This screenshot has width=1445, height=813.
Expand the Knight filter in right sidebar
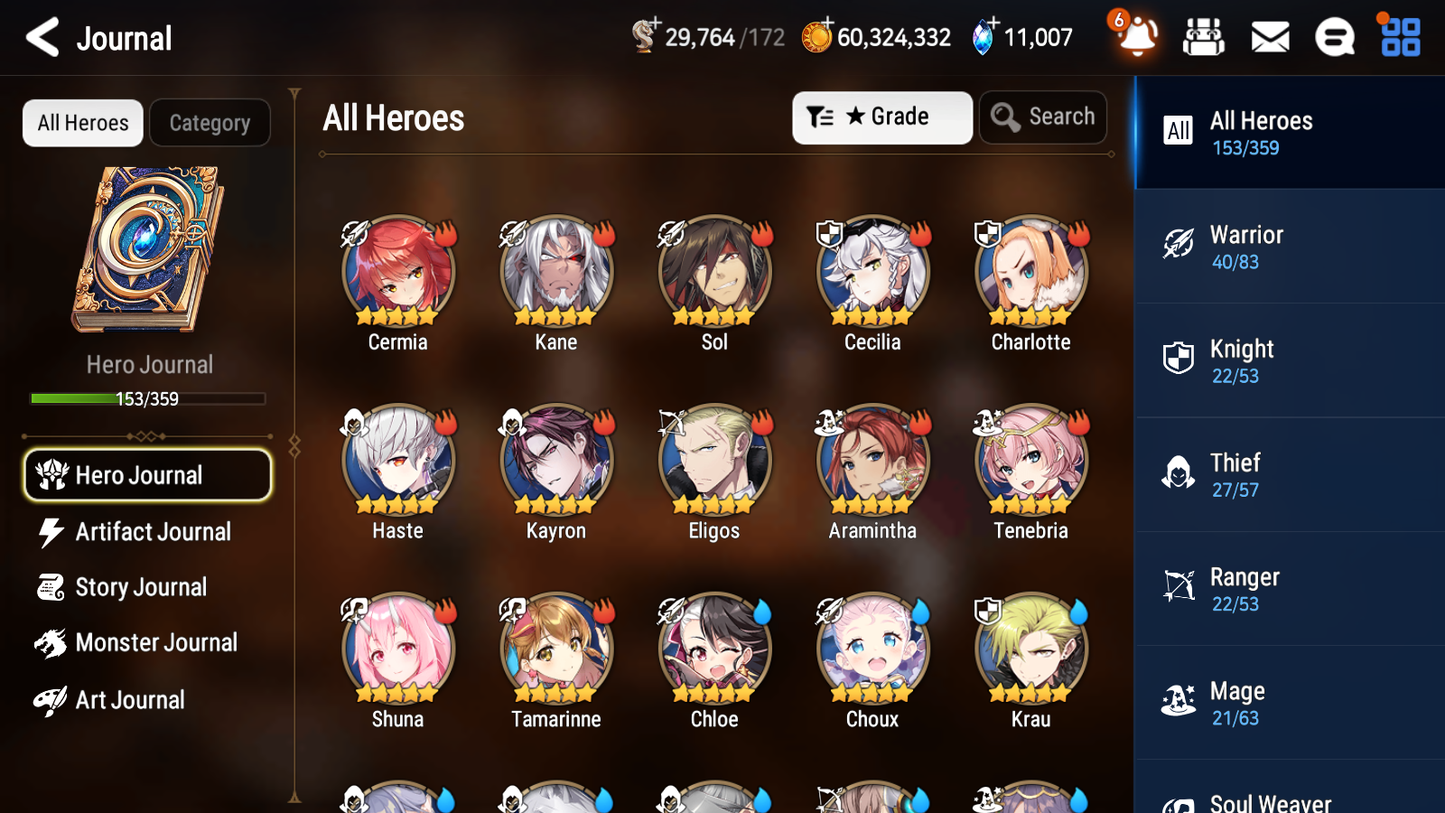tap(1289, 360)
